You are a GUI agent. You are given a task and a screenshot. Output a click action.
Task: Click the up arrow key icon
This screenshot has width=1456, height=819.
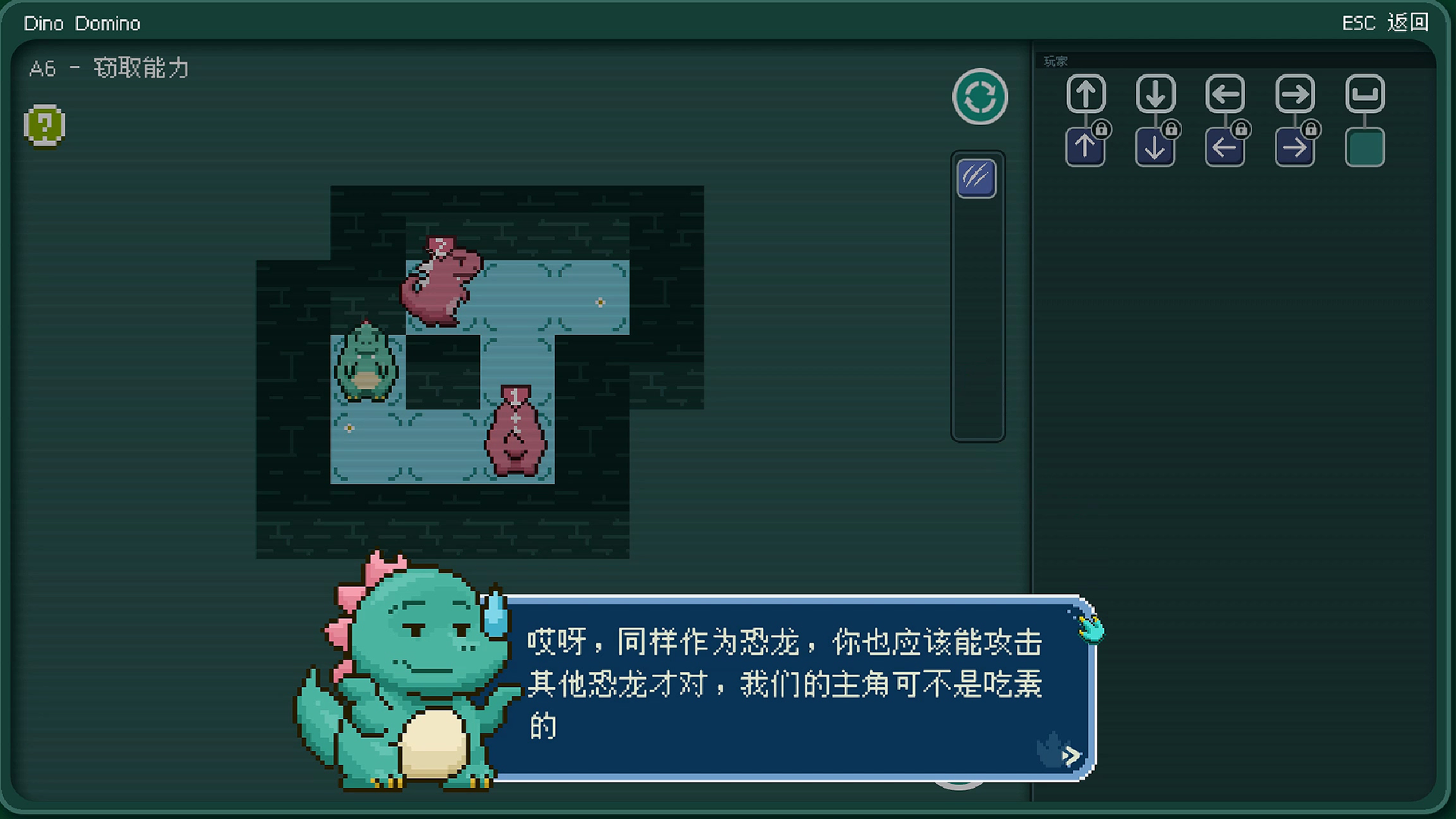(1086, 93)
